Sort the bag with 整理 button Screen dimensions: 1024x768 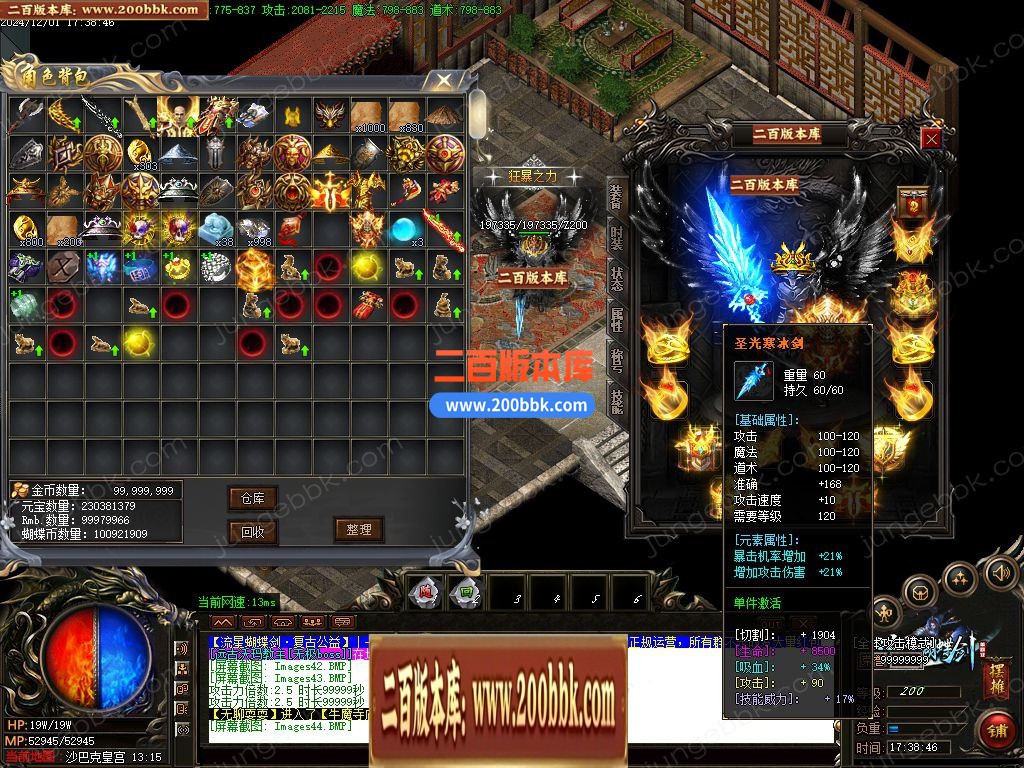point(358,529)
